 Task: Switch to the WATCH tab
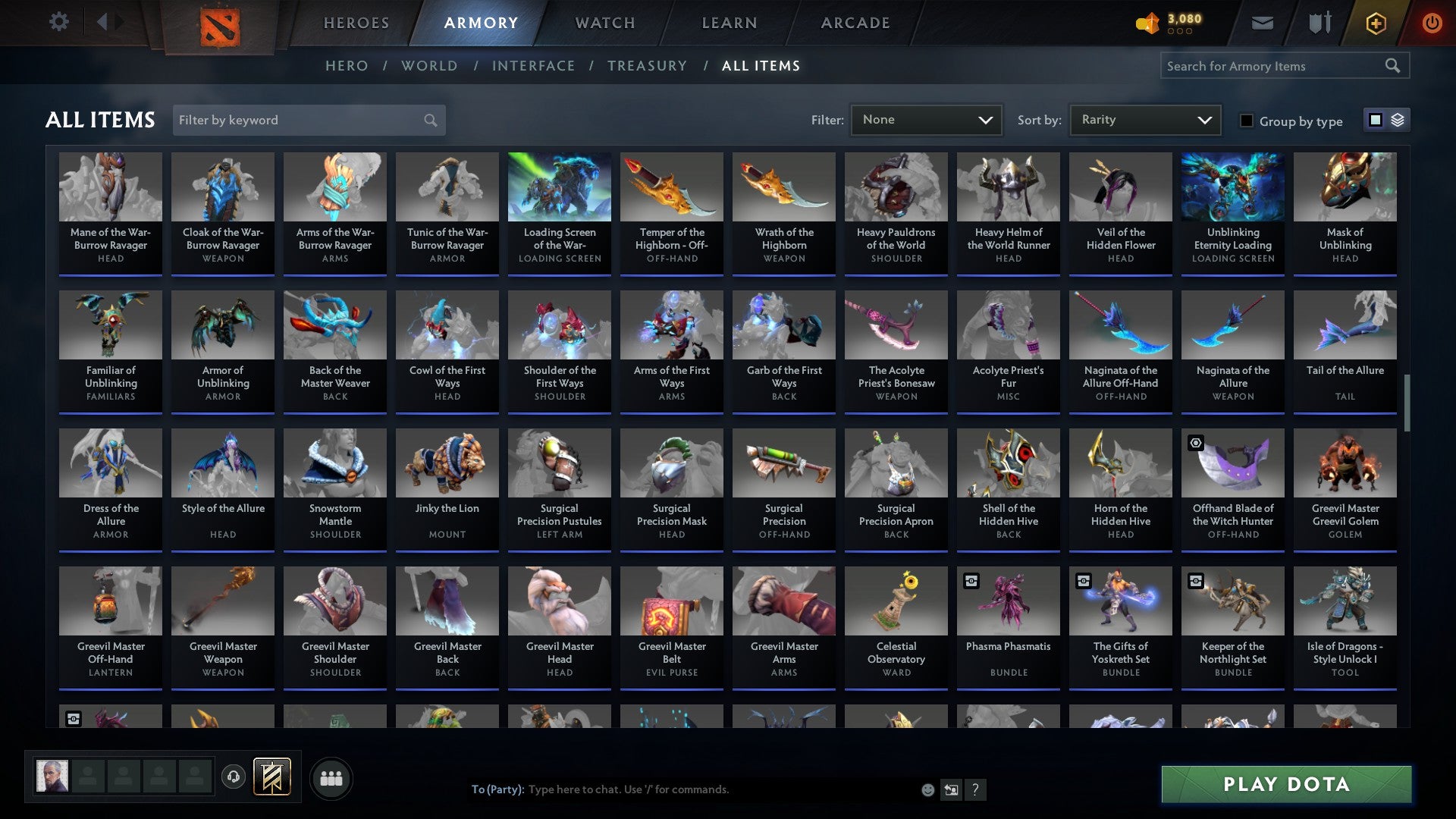pyautogui.click(x=604, y=23)
